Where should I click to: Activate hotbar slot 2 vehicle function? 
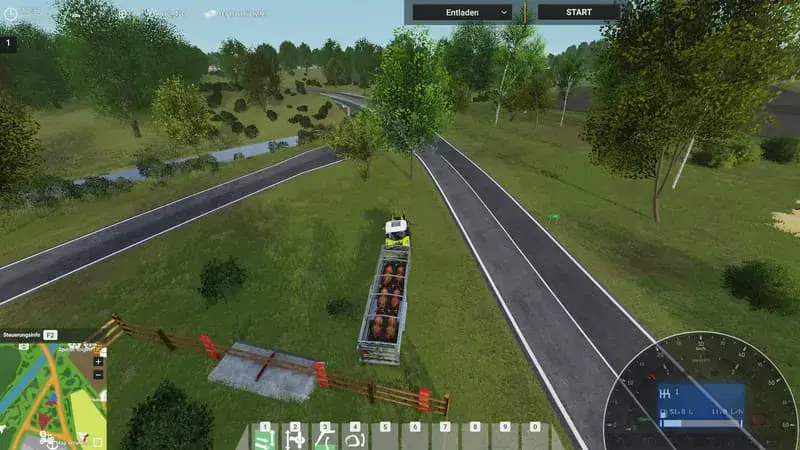pyautogui.click(x=295, y=438)
